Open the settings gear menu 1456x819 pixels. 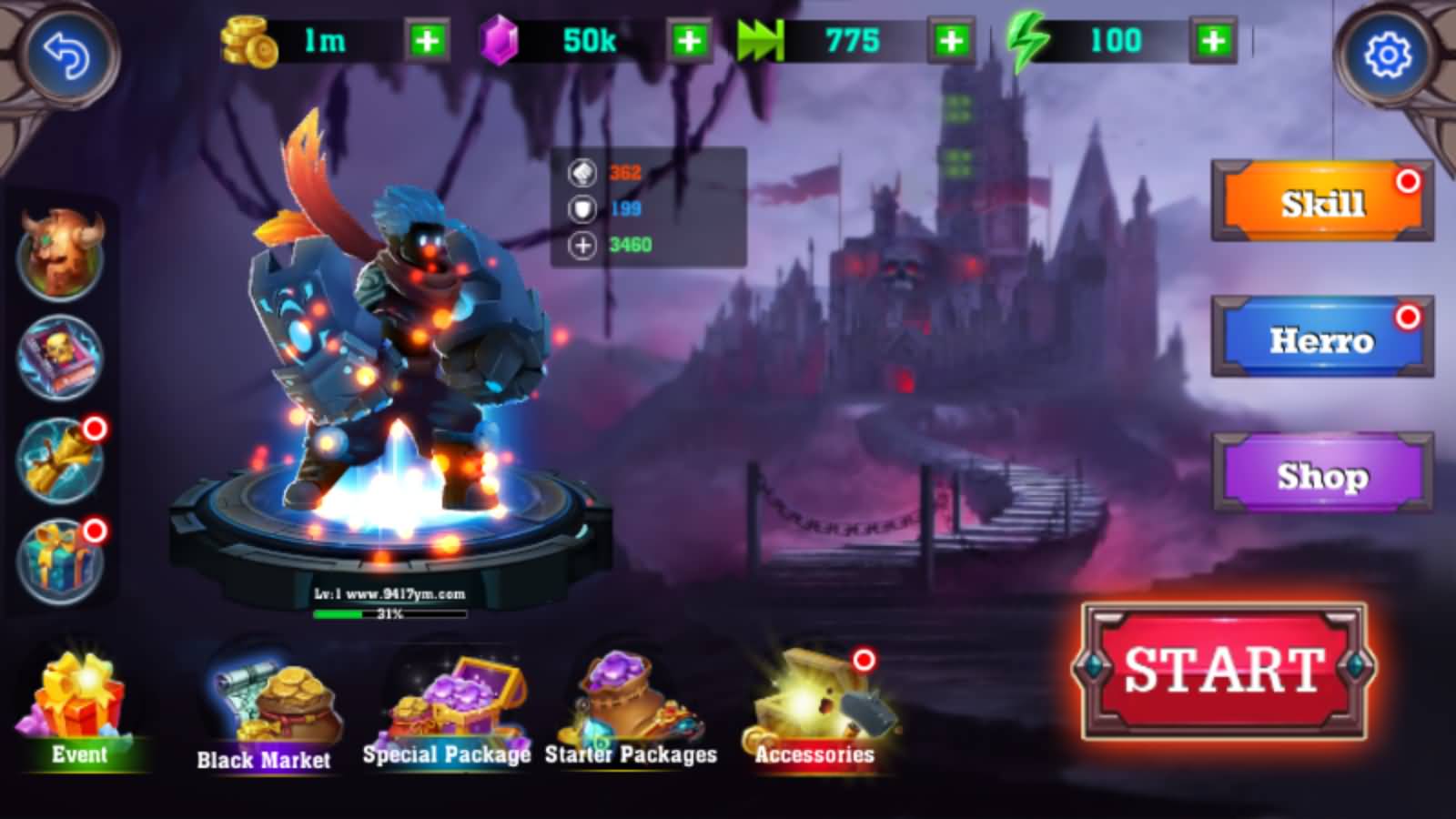coord(1387,56)
